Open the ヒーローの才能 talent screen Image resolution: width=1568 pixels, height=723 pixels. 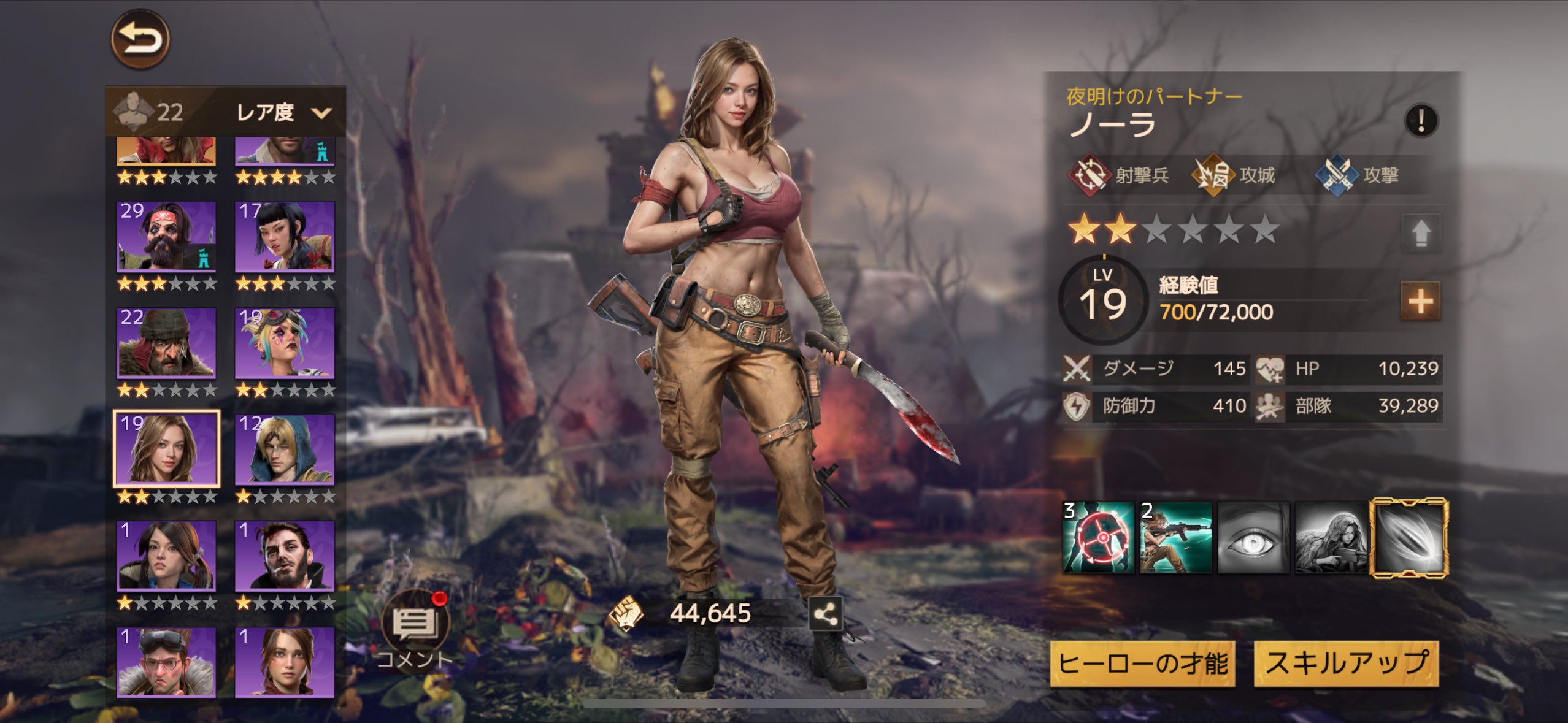pyautogui.click(x=1143, y=664)
